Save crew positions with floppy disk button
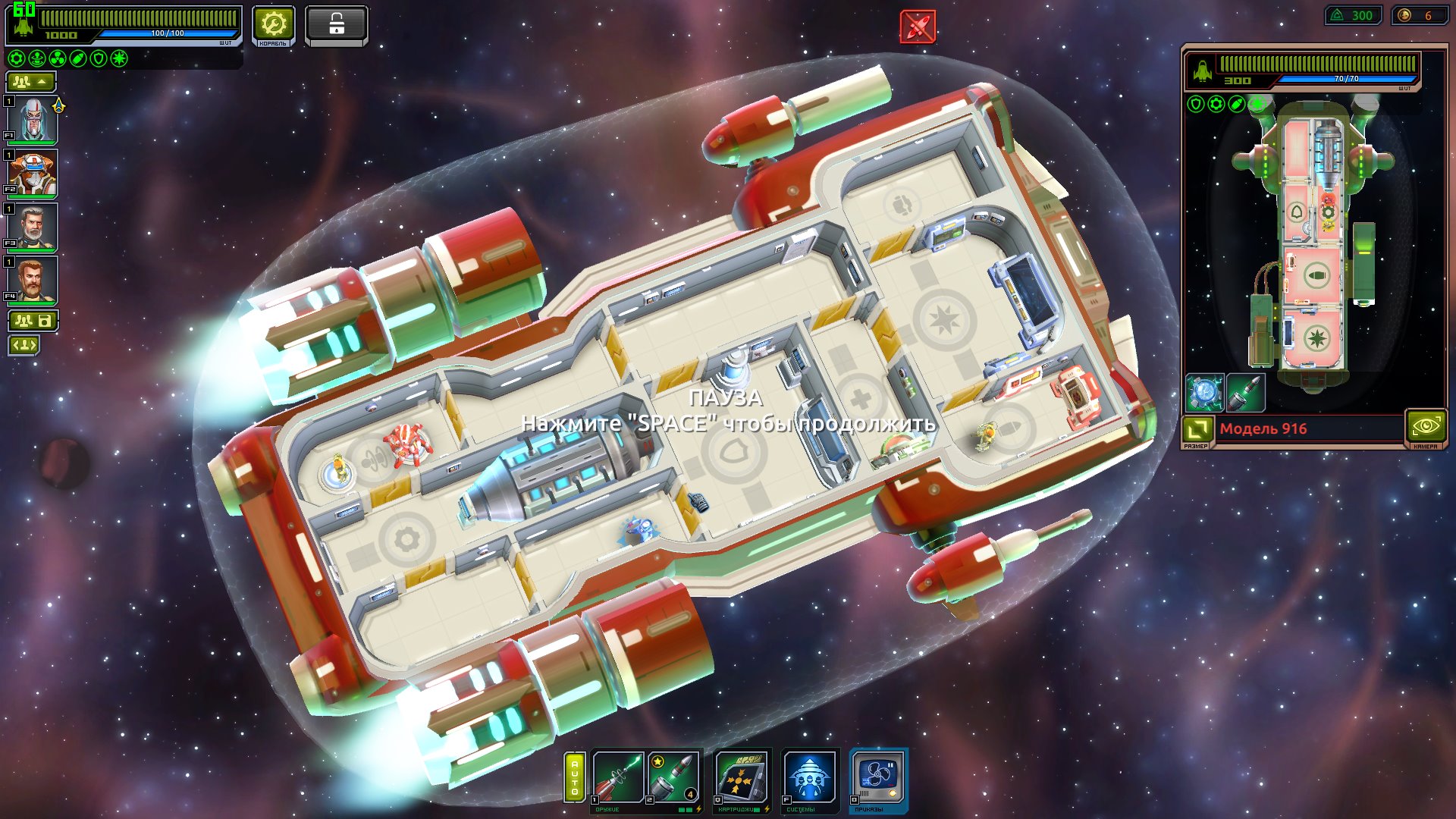The image size is (1456, 819). [x=33, y=321]
